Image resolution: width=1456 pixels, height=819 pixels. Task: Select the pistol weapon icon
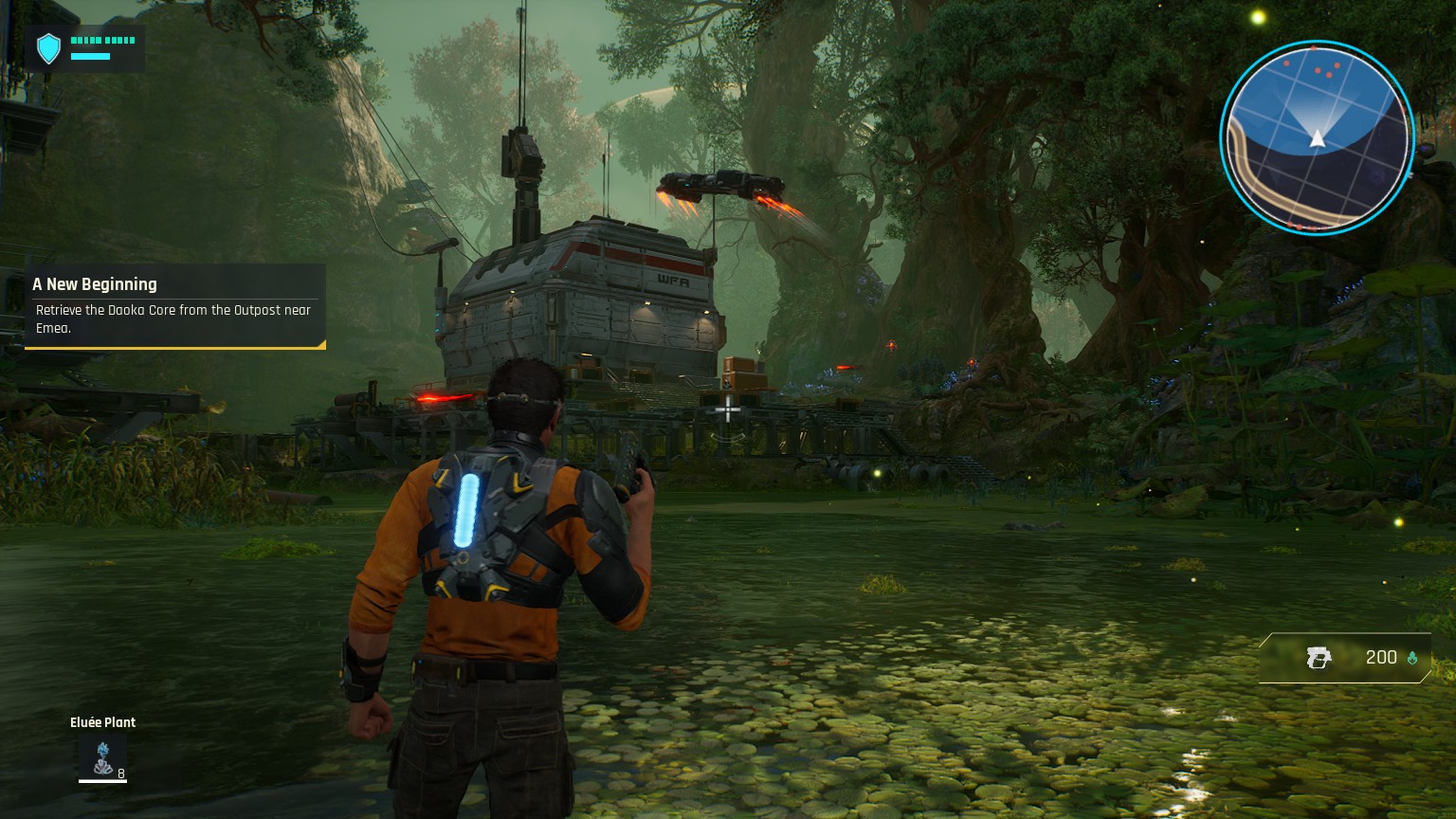coord(1319,658)
